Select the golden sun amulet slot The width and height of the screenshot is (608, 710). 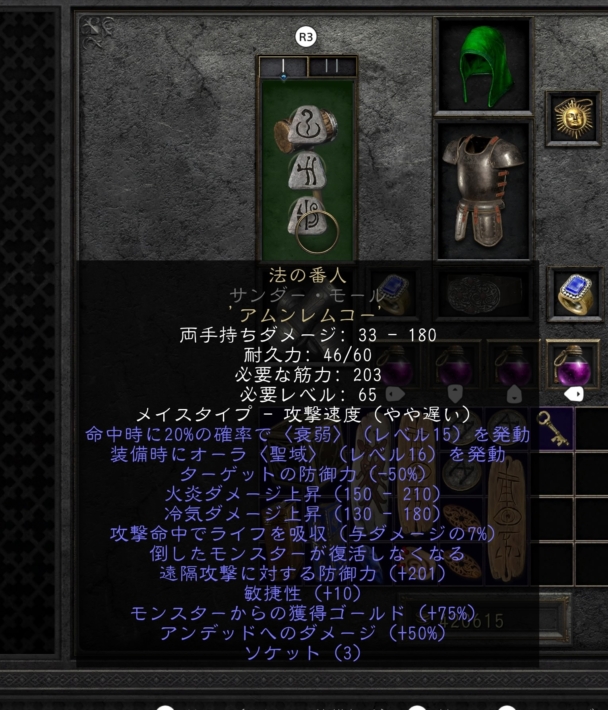[x=573, y=119]
